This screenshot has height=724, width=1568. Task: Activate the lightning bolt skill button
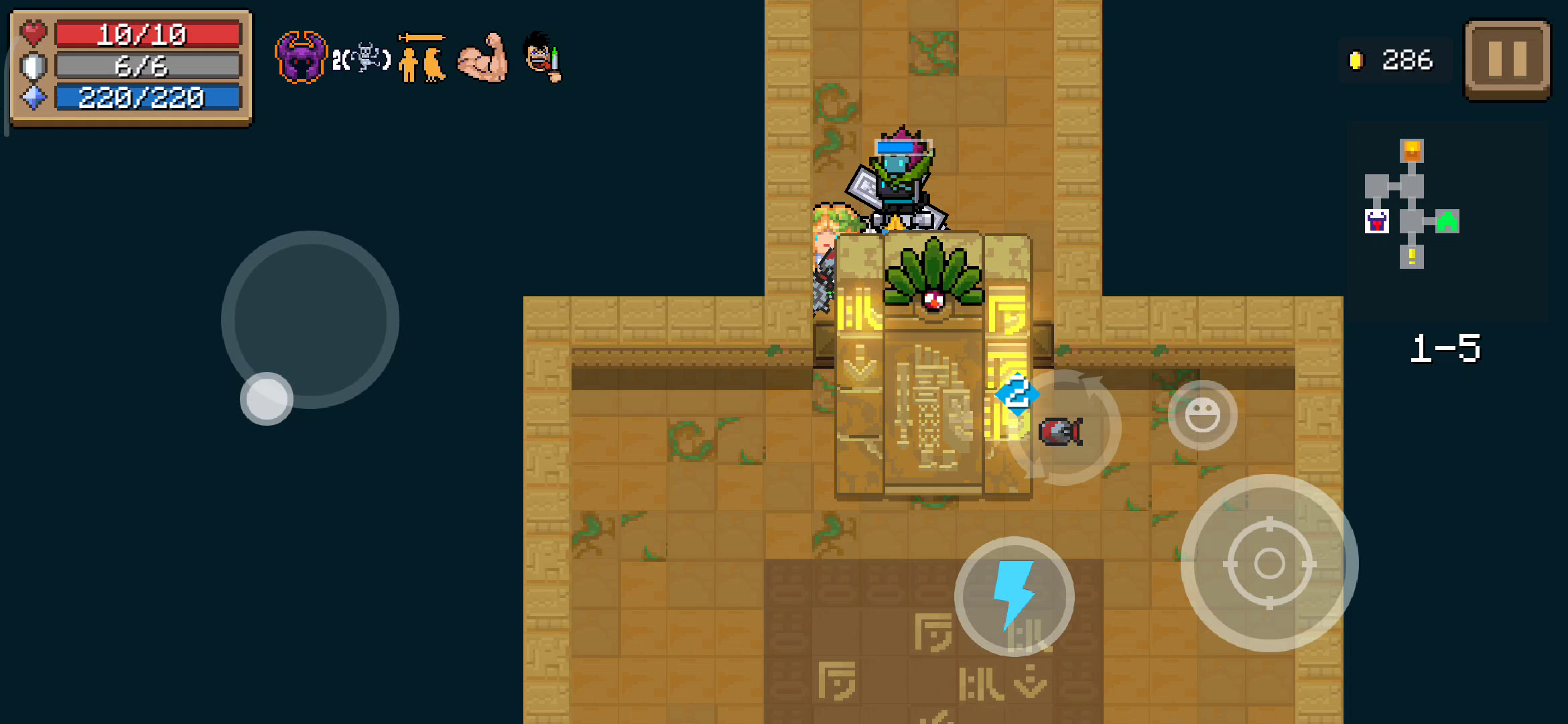click(x=1014, y=596)
